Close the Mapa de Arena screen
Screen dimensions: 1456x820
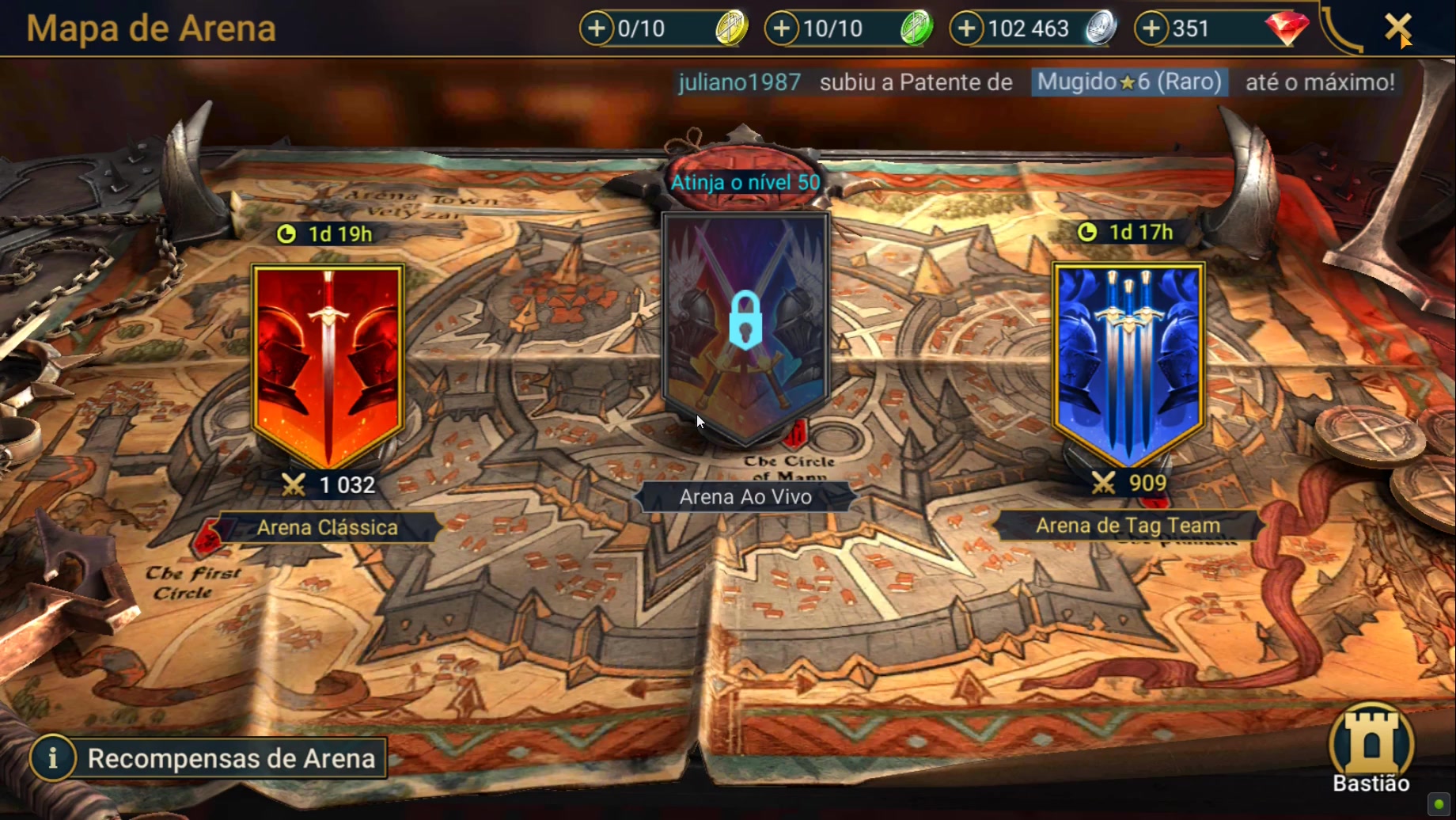point(1397,28)
